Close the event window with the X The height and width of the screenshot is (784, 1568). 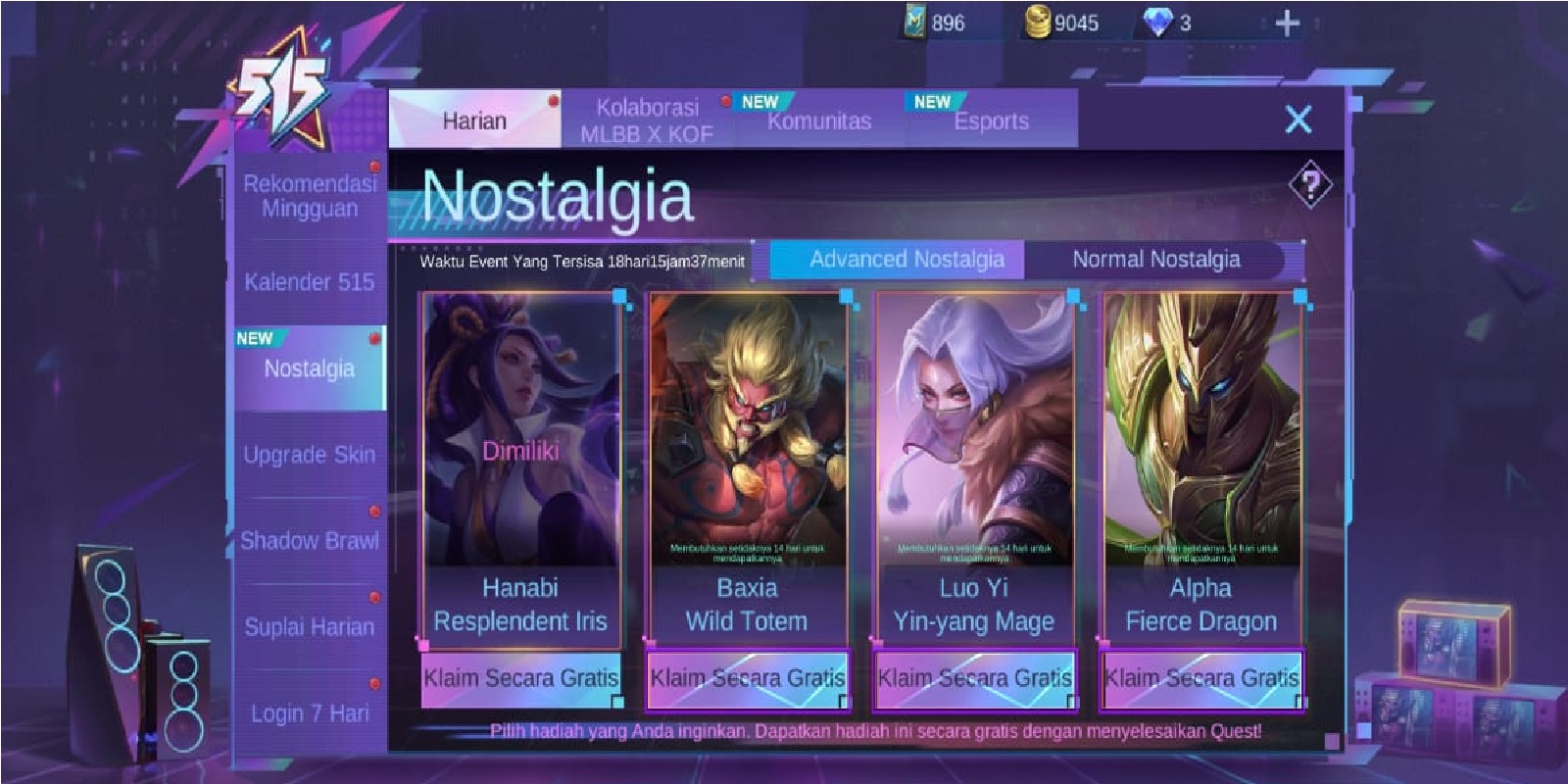[1298, 120]
